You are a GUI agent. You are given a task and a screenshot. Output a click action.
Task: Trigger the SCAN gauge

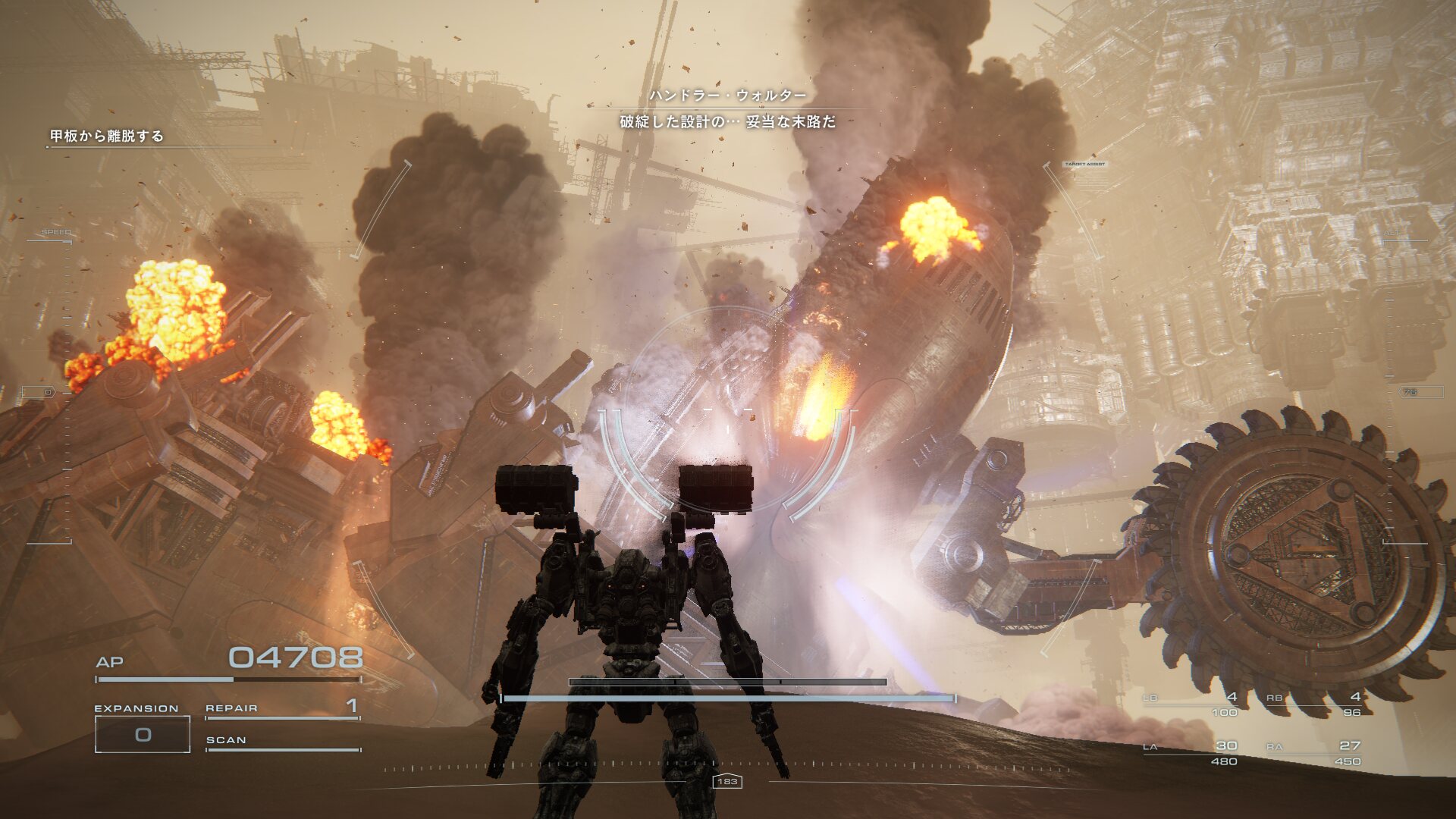click(x=282, y=742)
